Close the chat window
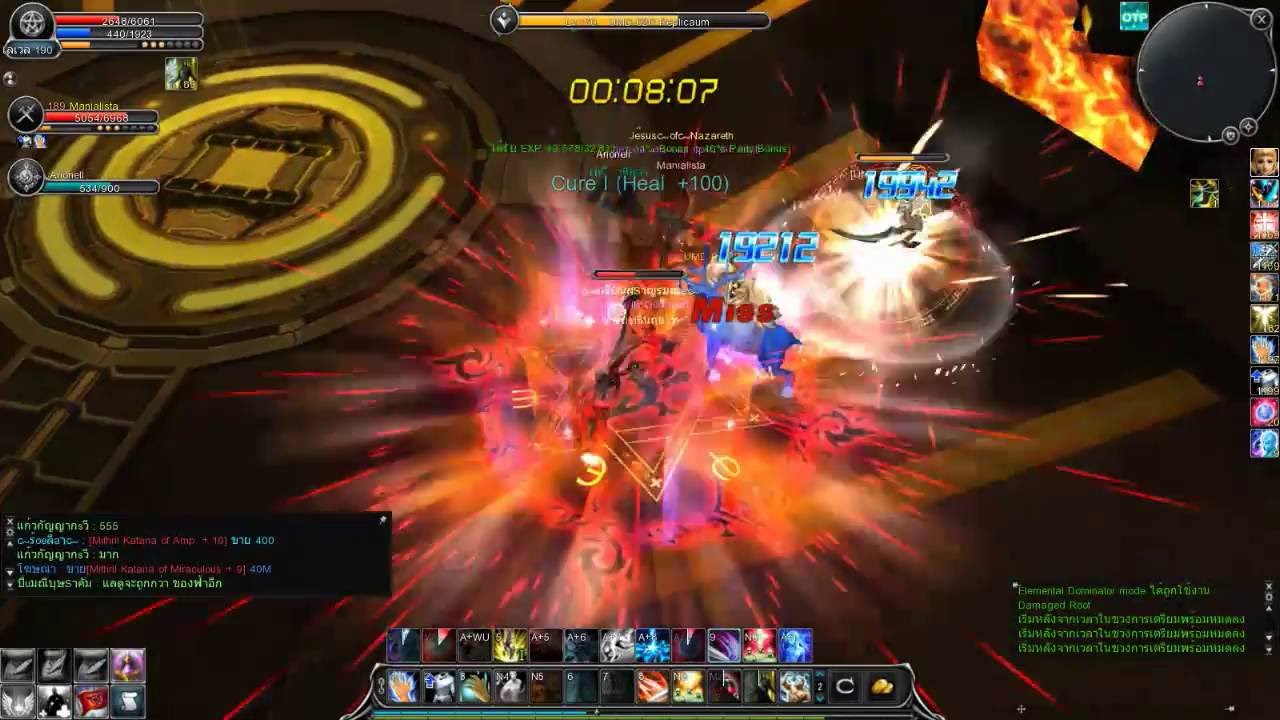Screen dimensions: 1280x720 pos(10,522)
